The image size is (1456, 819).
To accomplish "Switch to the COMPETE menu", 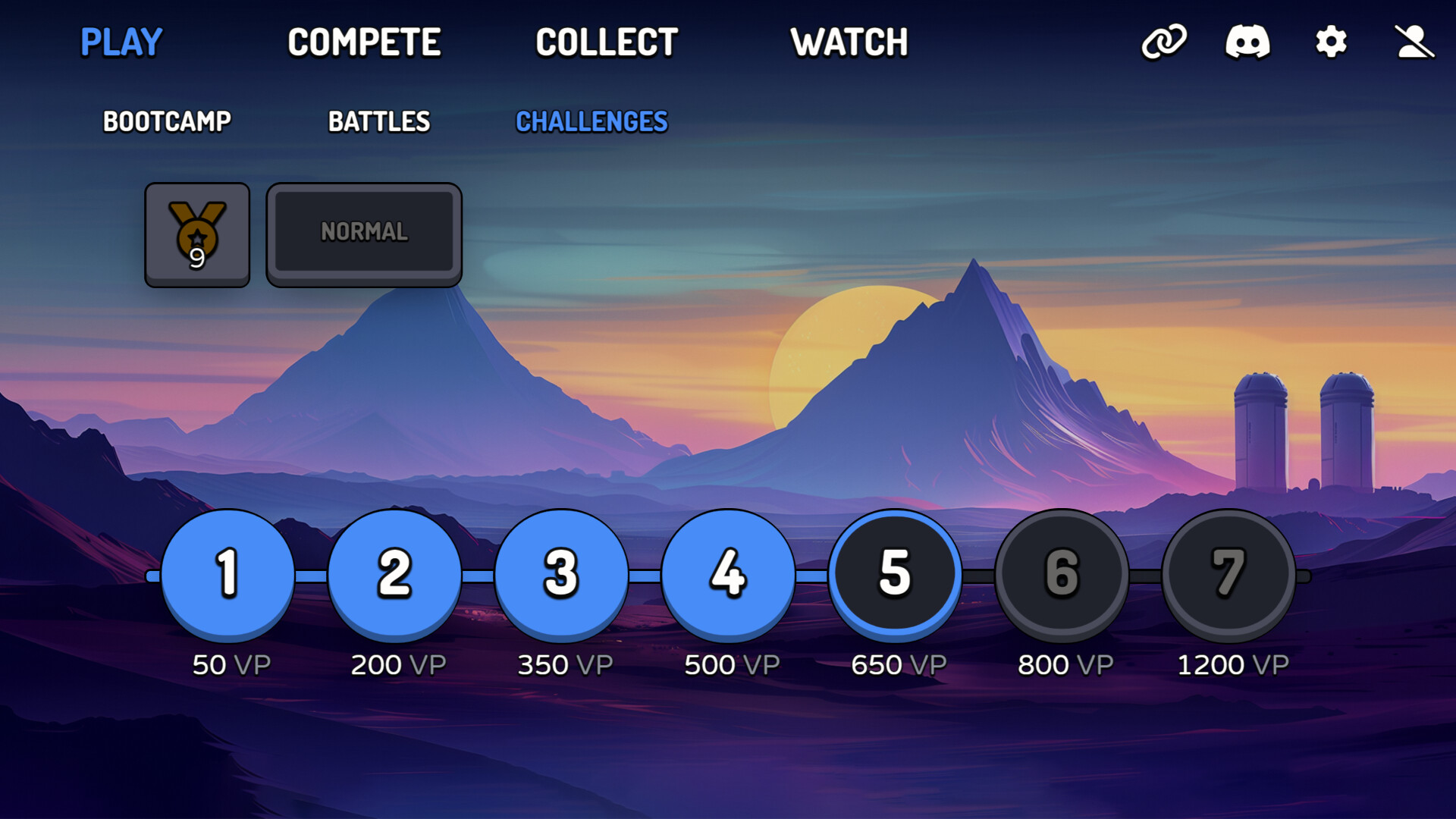I will click(366, 42).
